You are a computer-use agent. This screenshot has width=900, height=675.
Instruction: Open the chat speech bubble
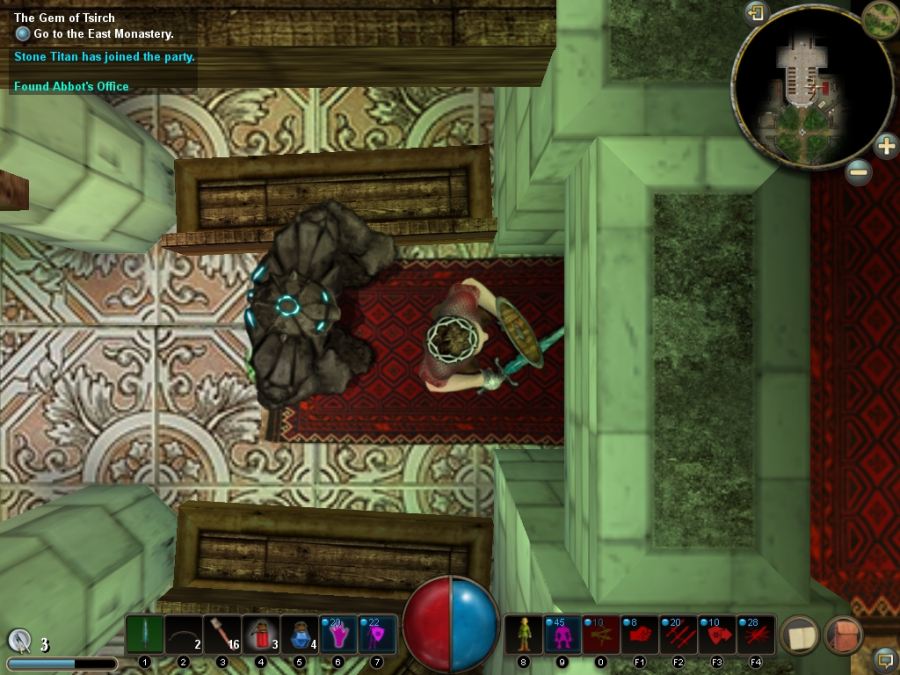pyautogui.click(x=884, y=659)
